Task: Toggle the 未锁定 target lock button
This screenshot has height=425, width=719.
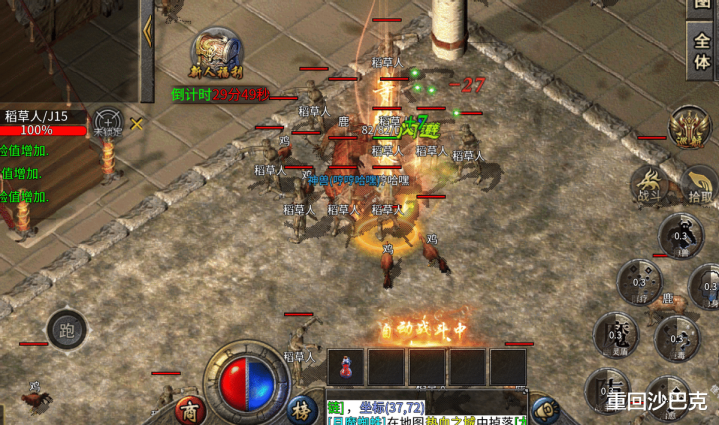Action: click(107, 122)
